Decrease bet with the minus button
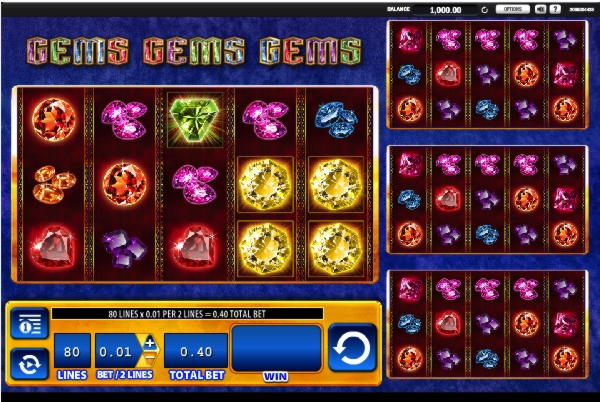 (150, 359)
